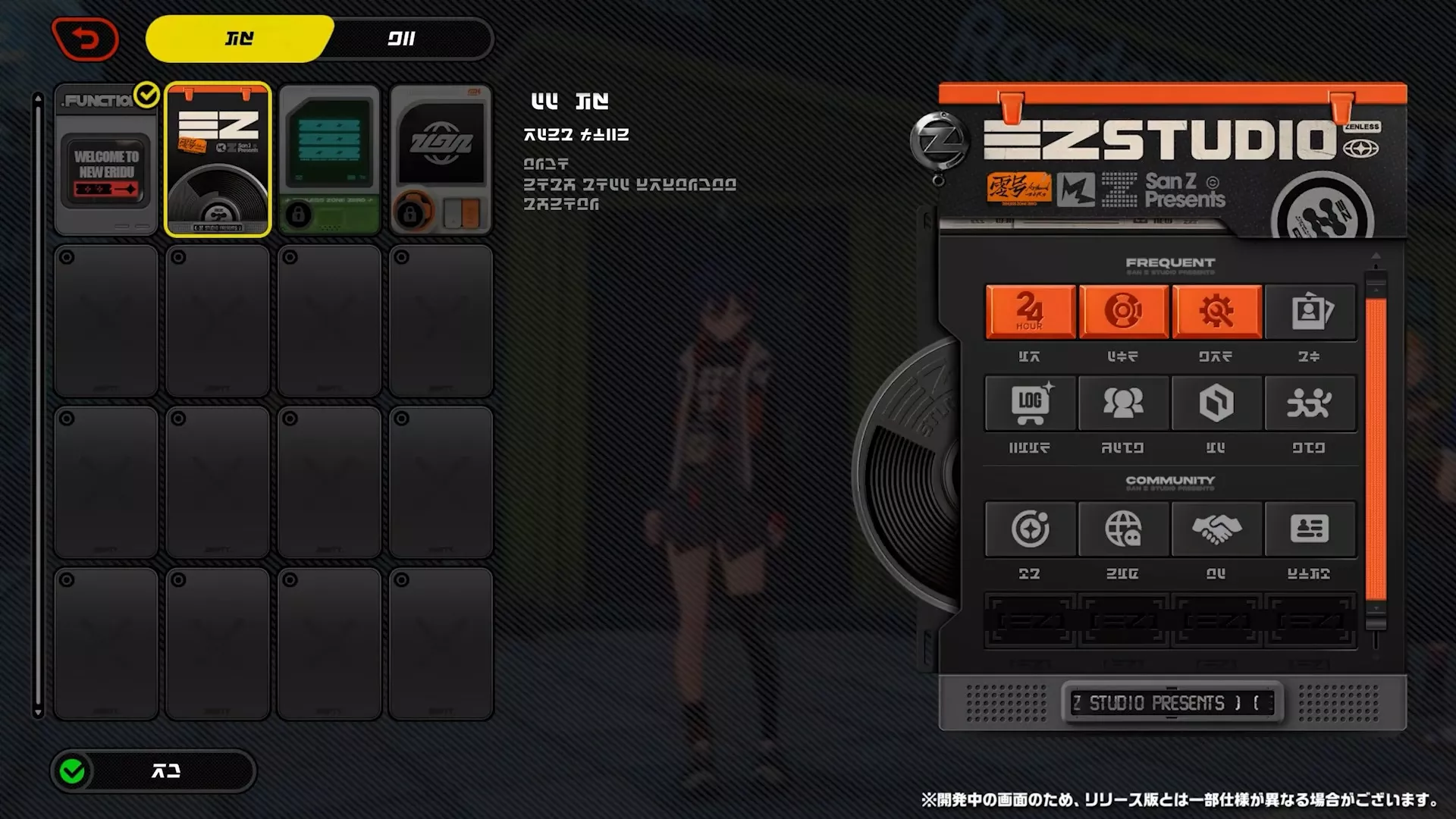Select the group of people icon
1456x819 pixels.
(1123, 403)
